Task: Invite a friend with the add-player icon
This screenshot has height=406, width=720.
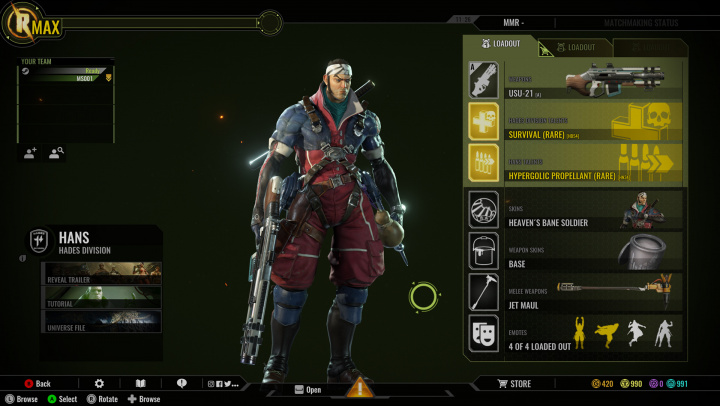Action: (30, 153)
